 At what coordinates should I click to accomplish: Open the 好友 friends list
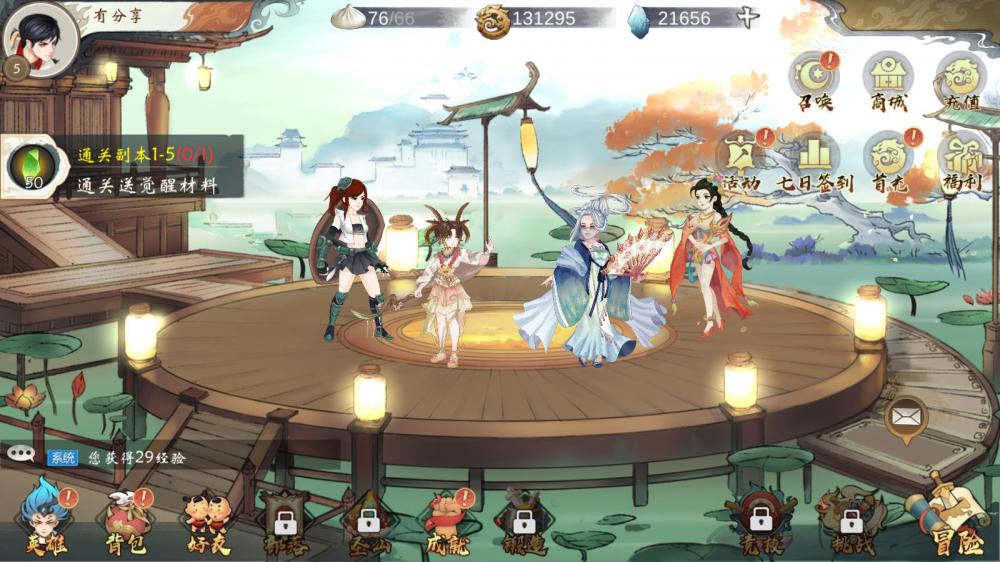[x=207, y=520]
